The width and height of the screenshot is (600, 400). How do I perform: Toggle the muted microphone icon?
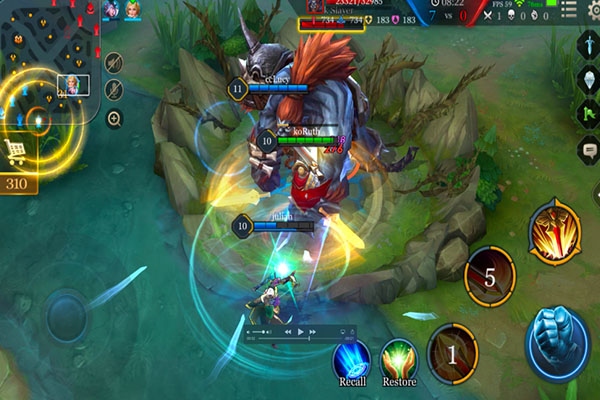(114, 89)
